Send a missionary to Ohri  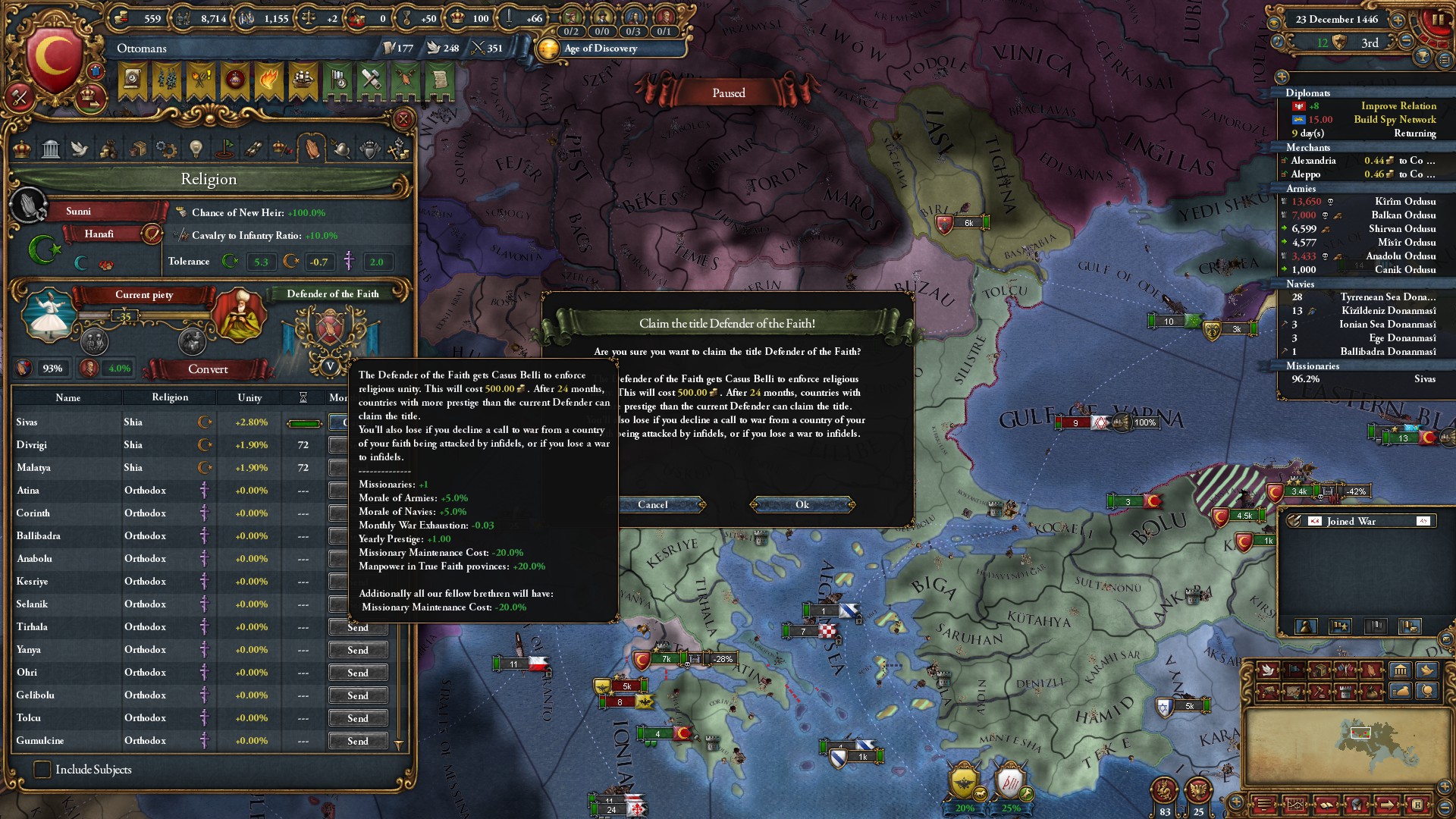click(x=358, y=673)
